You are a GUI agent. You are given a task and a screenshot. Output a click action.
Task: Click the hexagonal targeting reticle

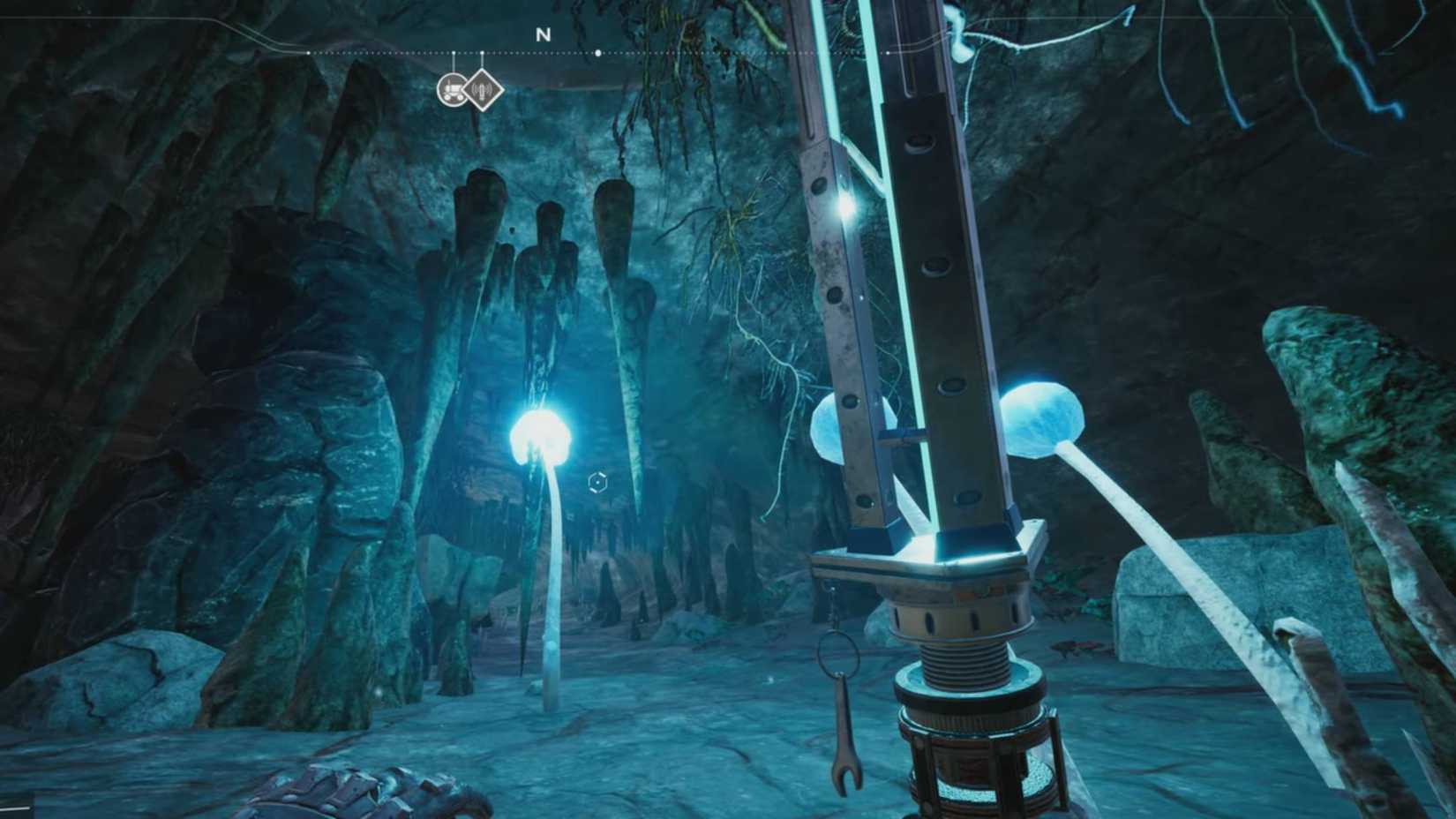[x=599, y=483]
